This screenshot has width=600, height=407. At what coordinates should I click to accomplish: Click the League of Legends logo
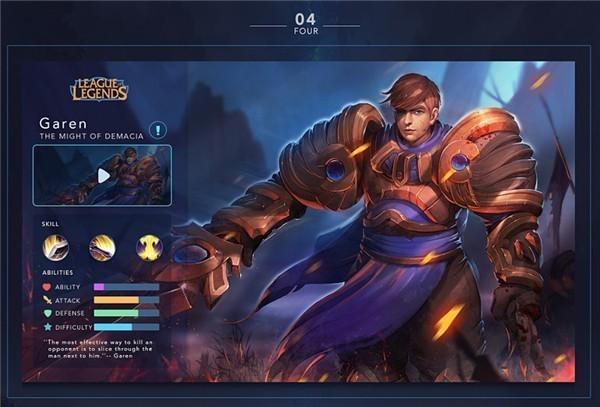(x=99, y=90)
